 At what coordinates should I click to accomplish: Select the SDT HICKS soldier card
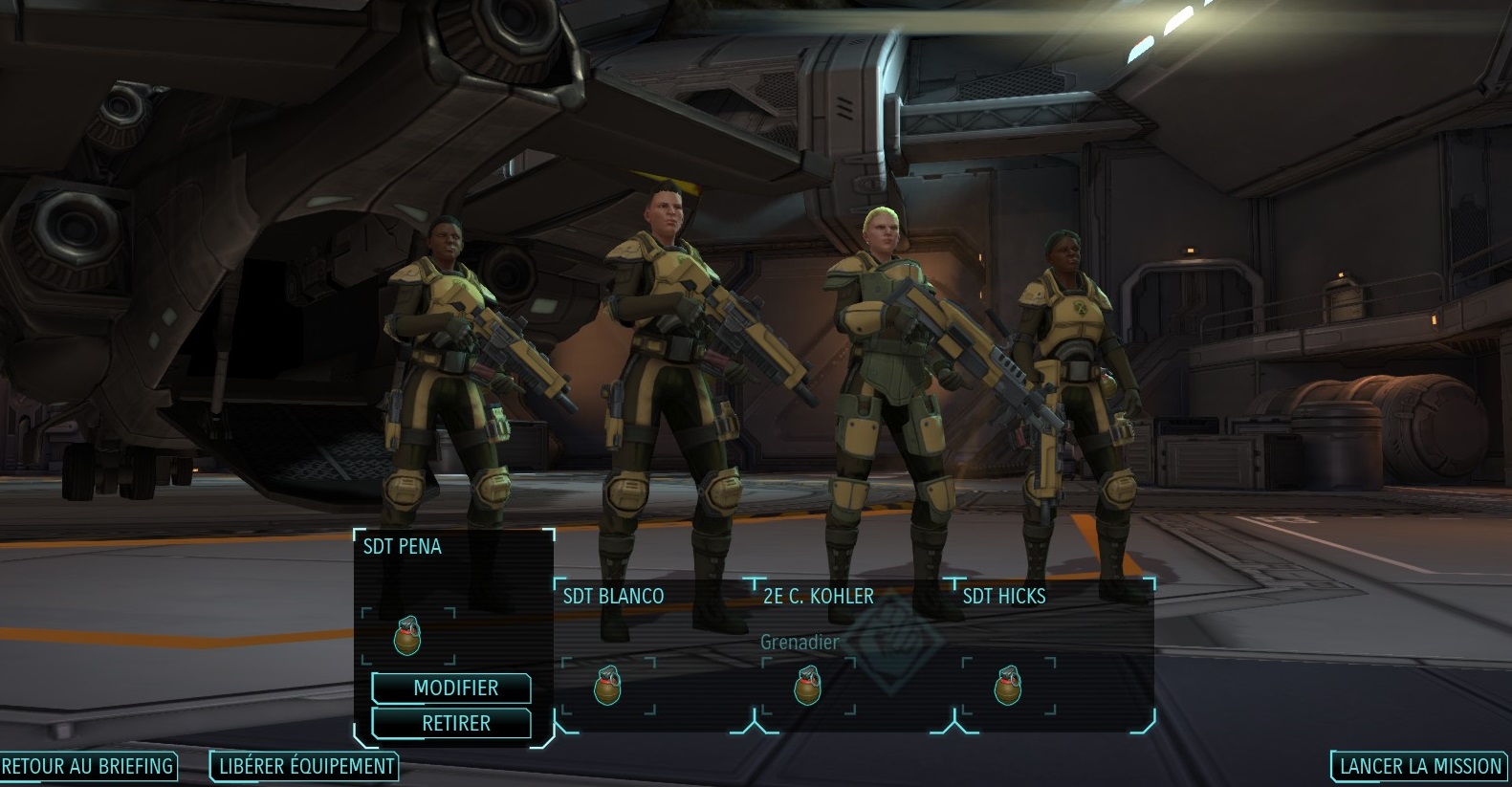1004,597
